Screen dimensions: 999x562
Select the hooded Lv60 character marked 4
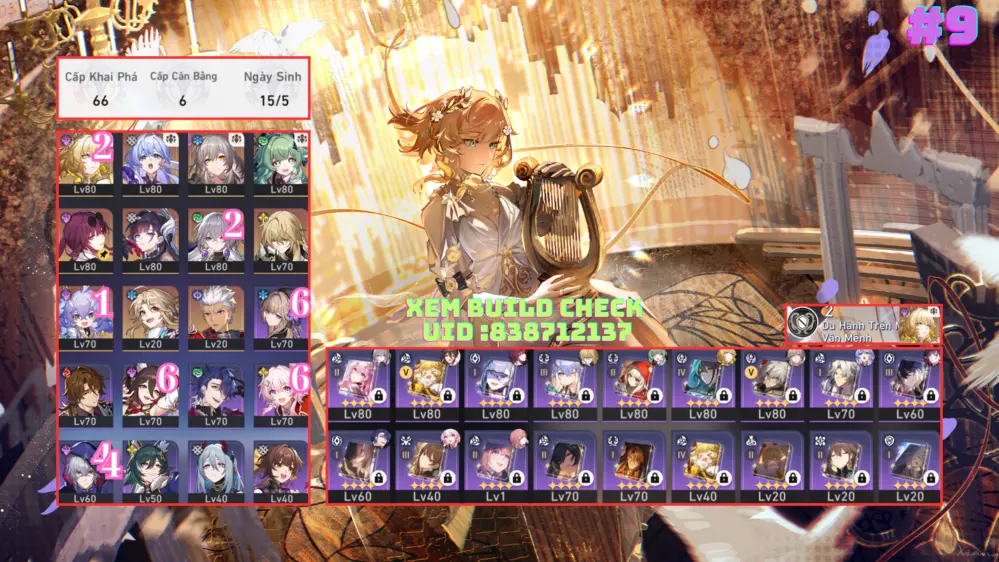[86, 467]
